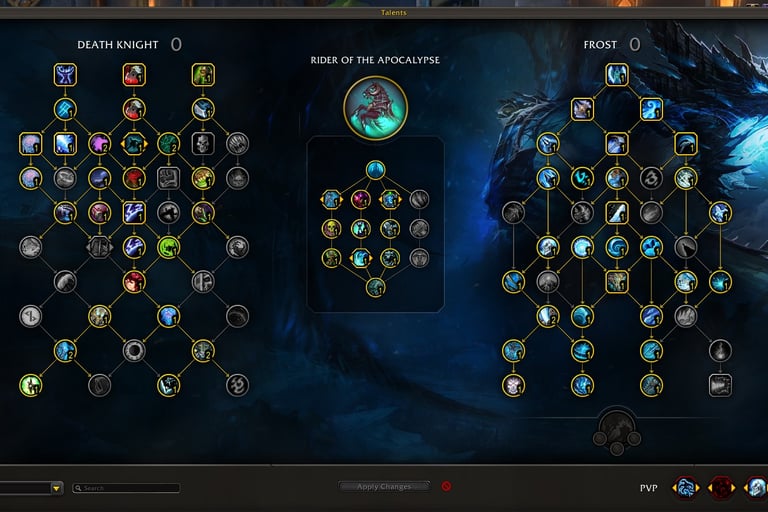Select the top node of the Frost tree

[x=616, y=74]
